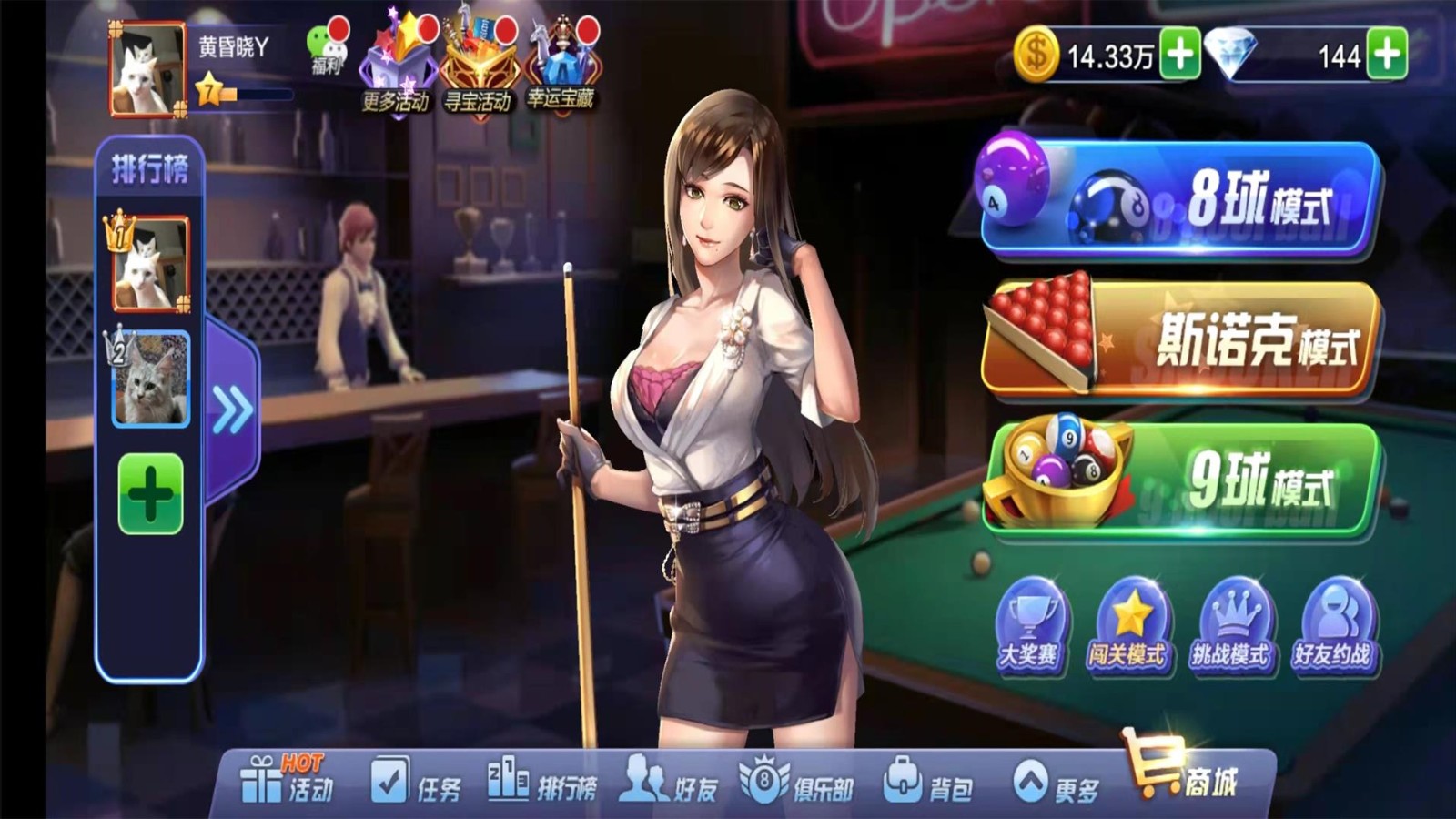
Task: Start the 8球模式 game mode
Action: (1179, 197)
